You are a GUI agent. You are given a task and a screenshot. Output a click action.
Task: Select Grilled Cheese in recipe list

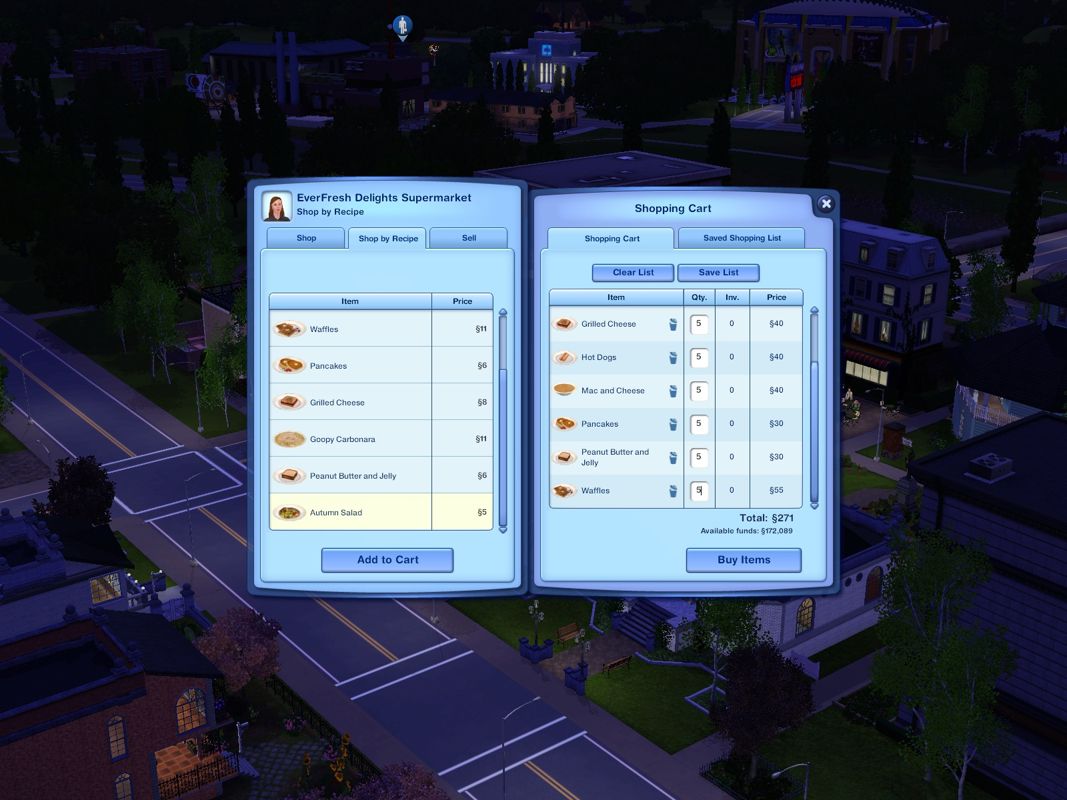(x=350, y=402)
